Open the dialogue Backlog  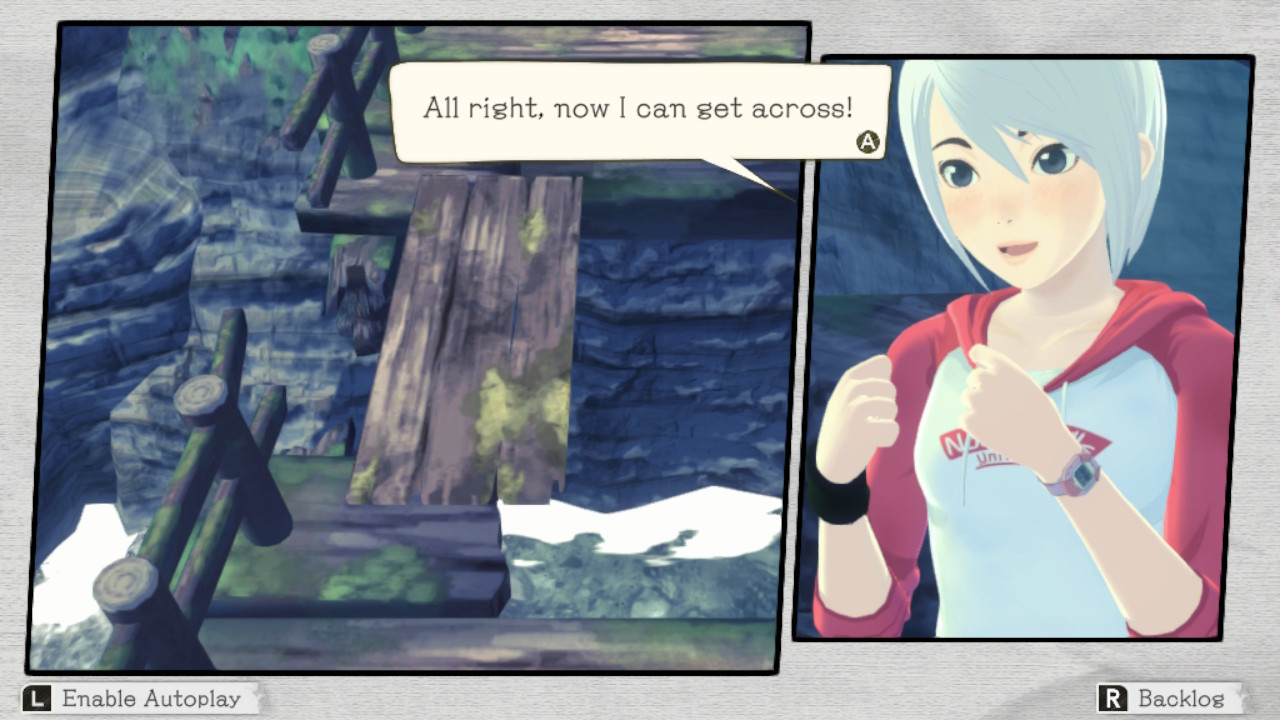pyautogui.click(x=1168, y=698)
